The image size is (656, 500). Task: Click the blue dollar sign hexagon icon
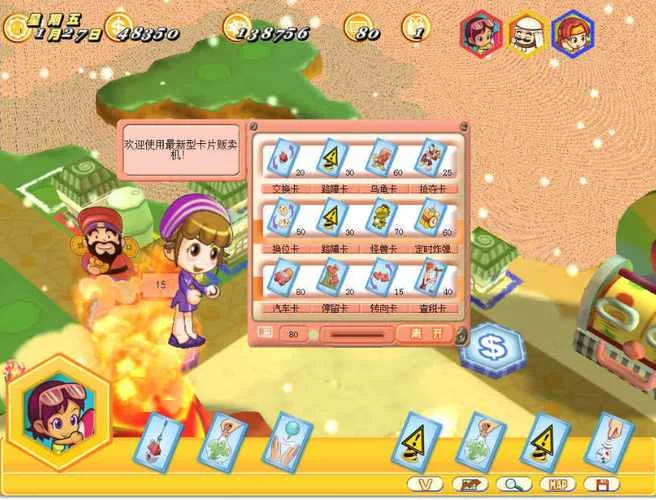[490, 349]
